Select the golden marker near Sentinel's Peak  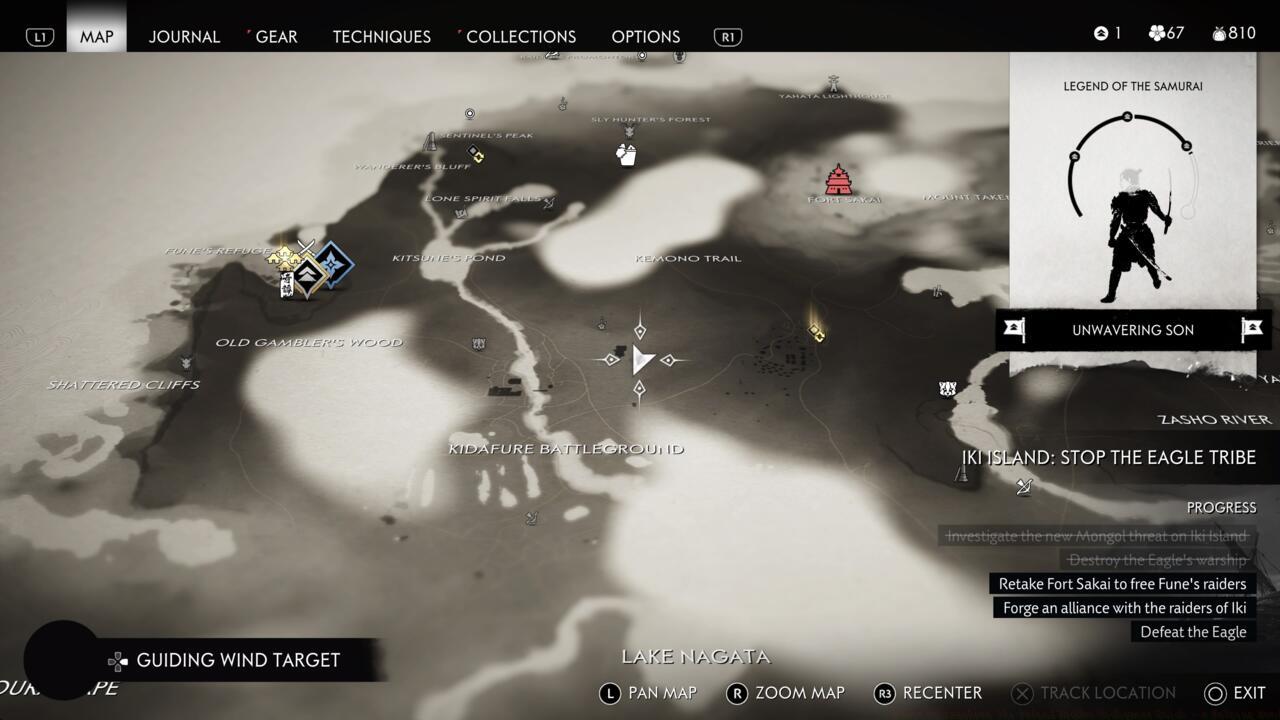click(476, 154)
